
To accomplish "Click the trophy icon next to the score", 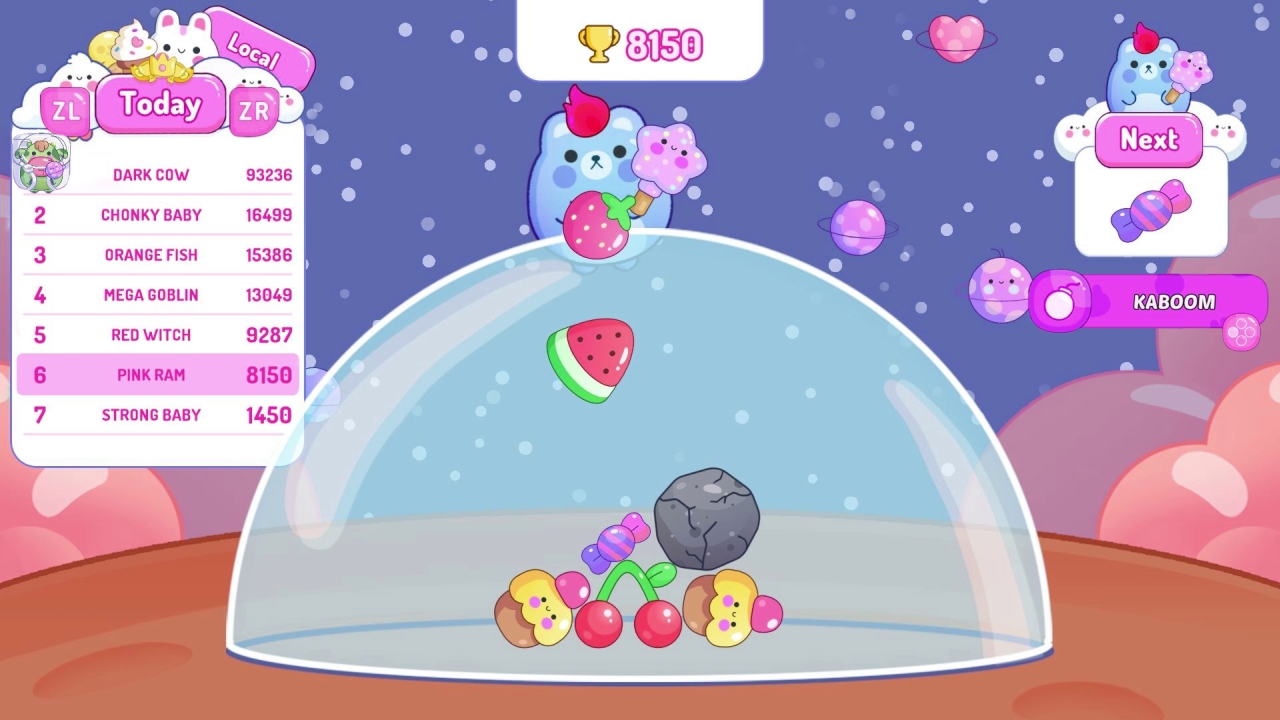I will pos(597,43).
